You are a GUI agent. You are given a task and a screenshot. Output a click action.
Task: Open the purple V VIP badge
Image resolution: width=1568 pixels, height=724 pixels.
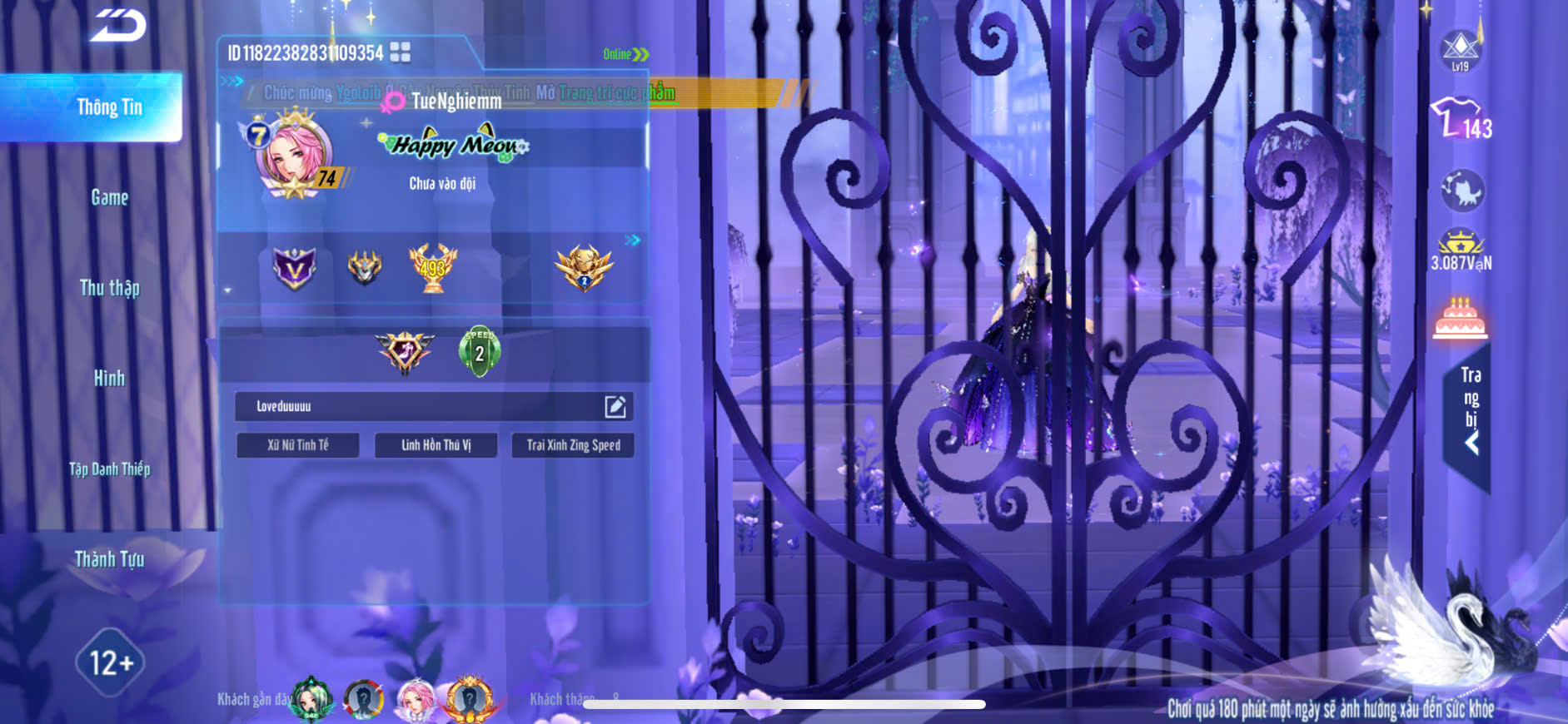[295, 268]
